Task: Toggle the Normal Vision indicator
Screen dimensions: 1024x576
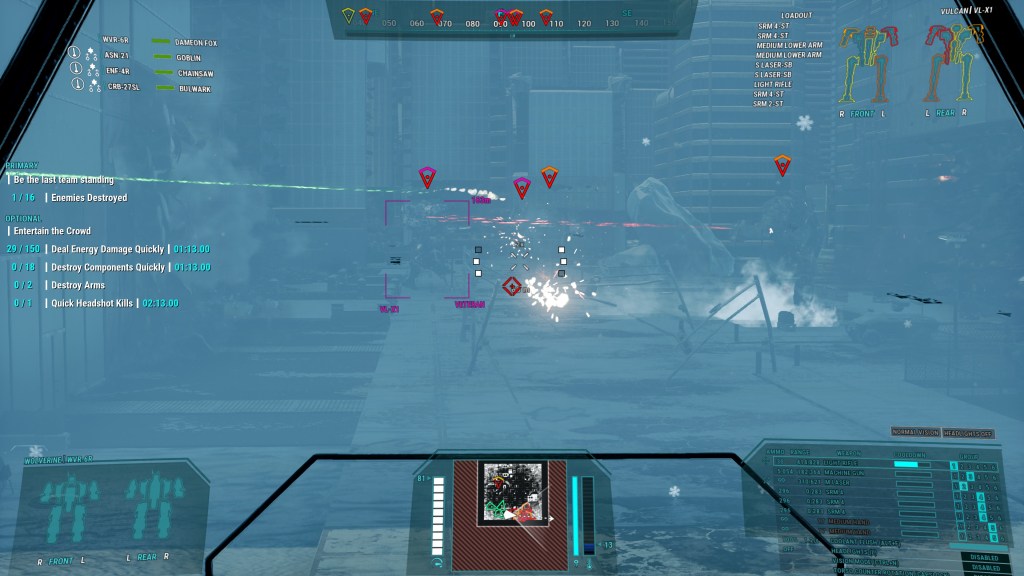Action: (x=915, y=432)
